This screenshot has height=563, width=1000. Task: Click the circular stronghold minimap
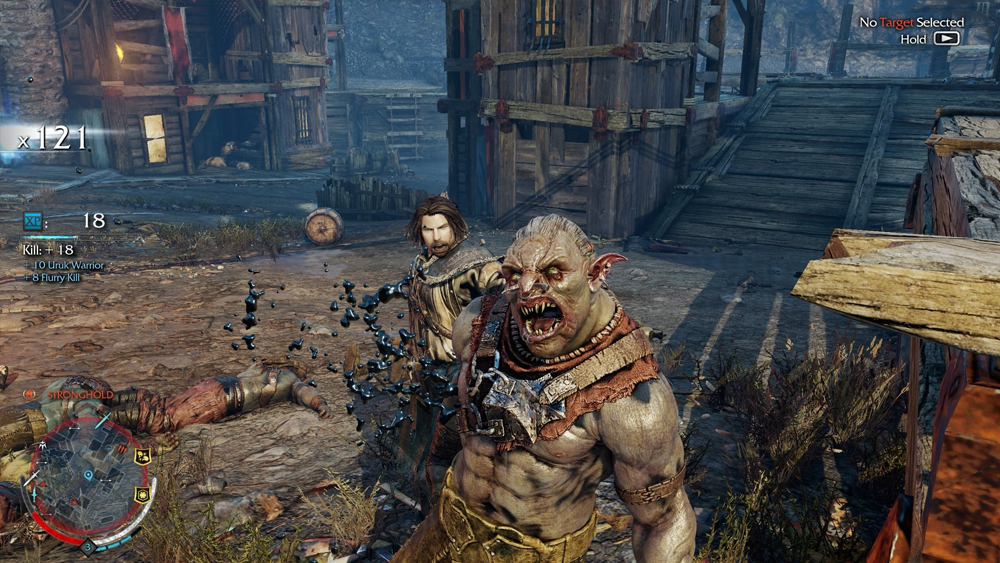[x=87, y=478]
